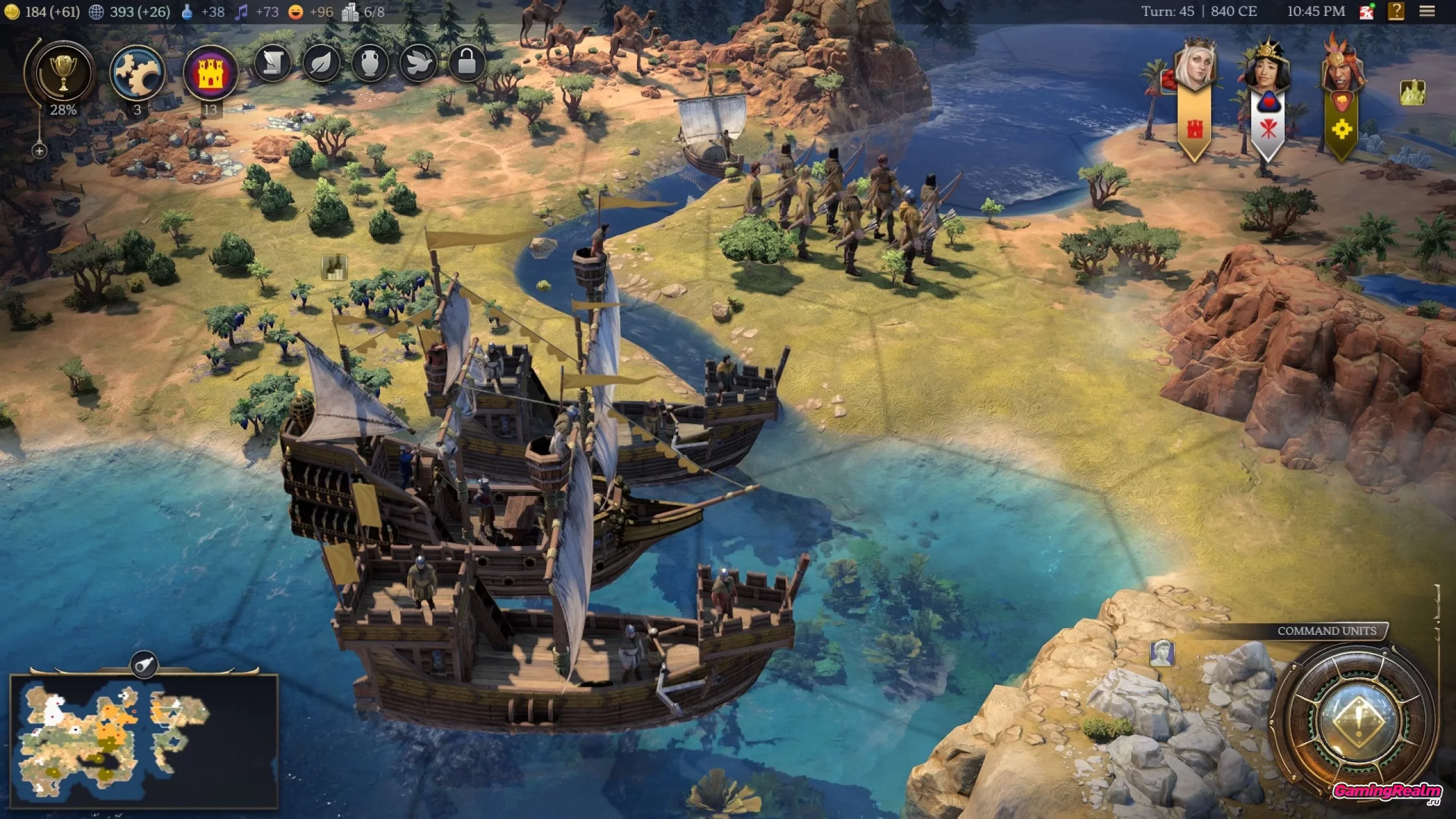Expand the small plus button under trophy
Image resolution: width=1456 pixels, height=819 pixels.
pos(39,151)
